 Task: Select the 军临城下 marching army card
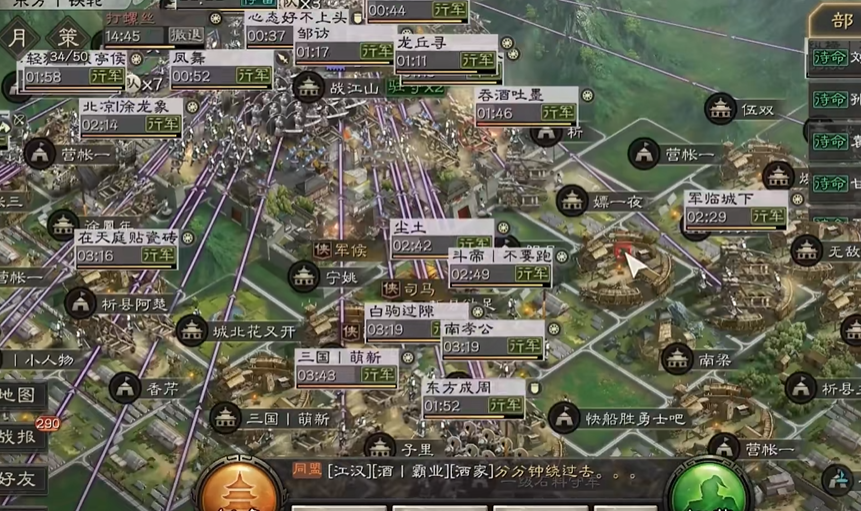735,208
